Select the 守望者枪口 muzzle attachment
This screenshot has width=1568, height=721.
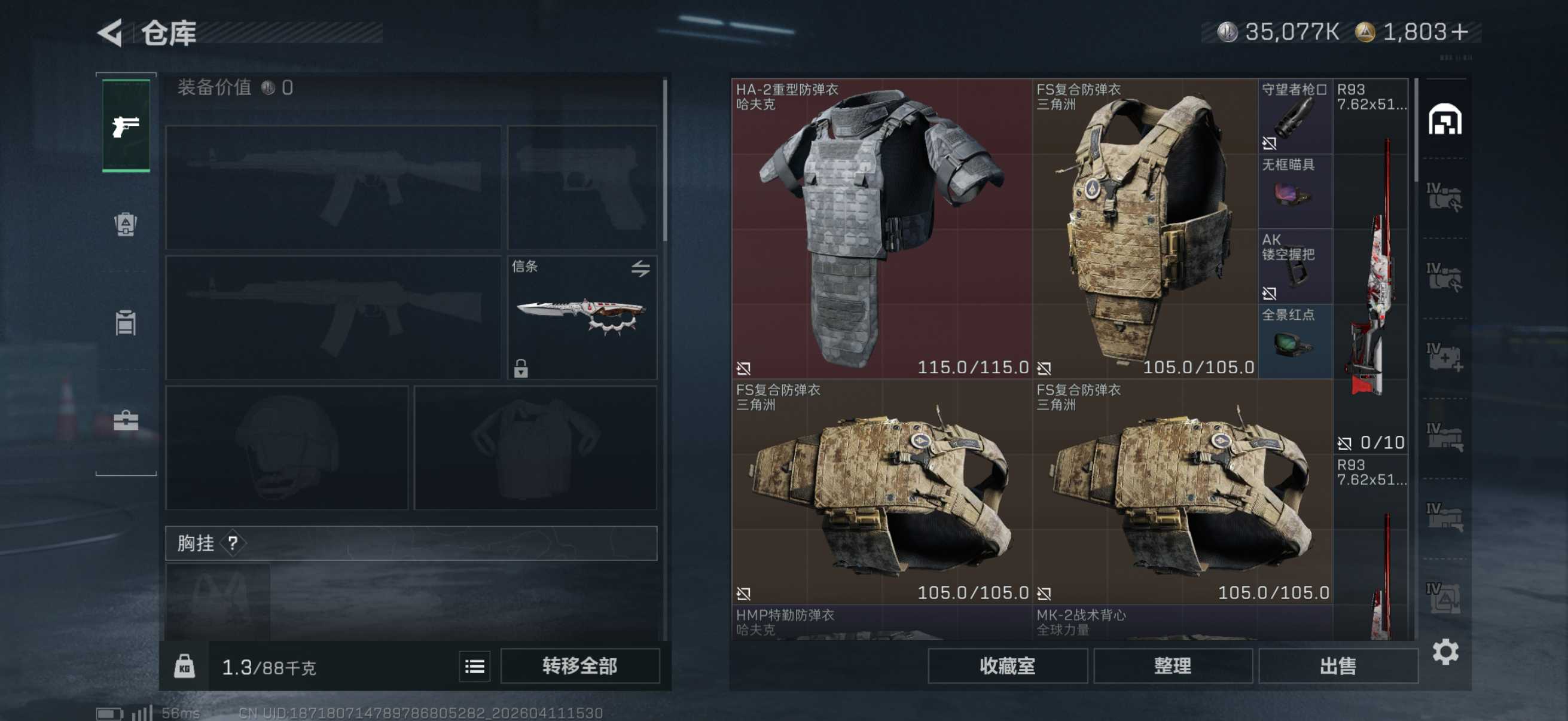(x=1295, y=116)
